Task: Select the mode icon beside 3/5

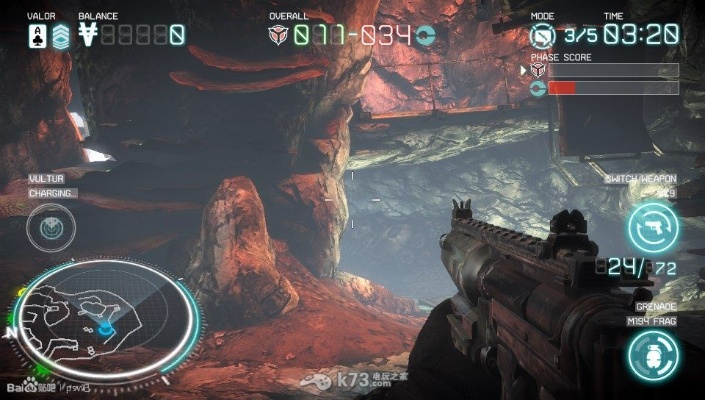Action: pyautogui.click(x=544, y=36)
